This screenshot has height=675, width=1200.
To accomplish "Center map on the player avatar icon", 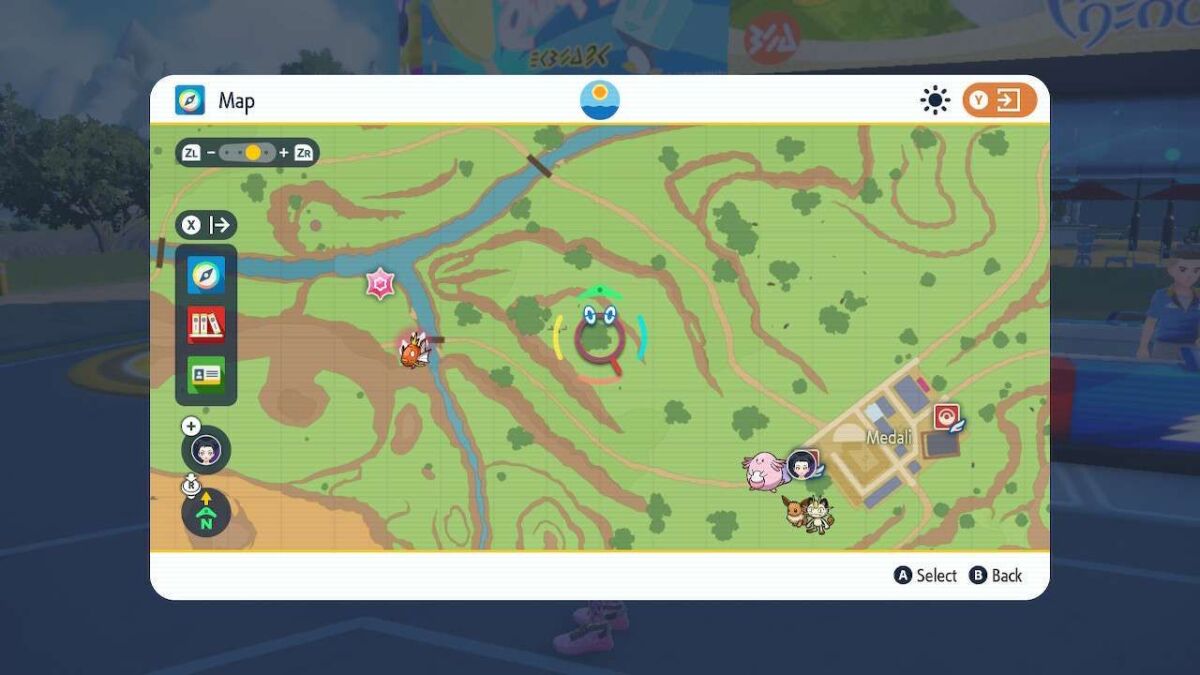I will (206, 450).
